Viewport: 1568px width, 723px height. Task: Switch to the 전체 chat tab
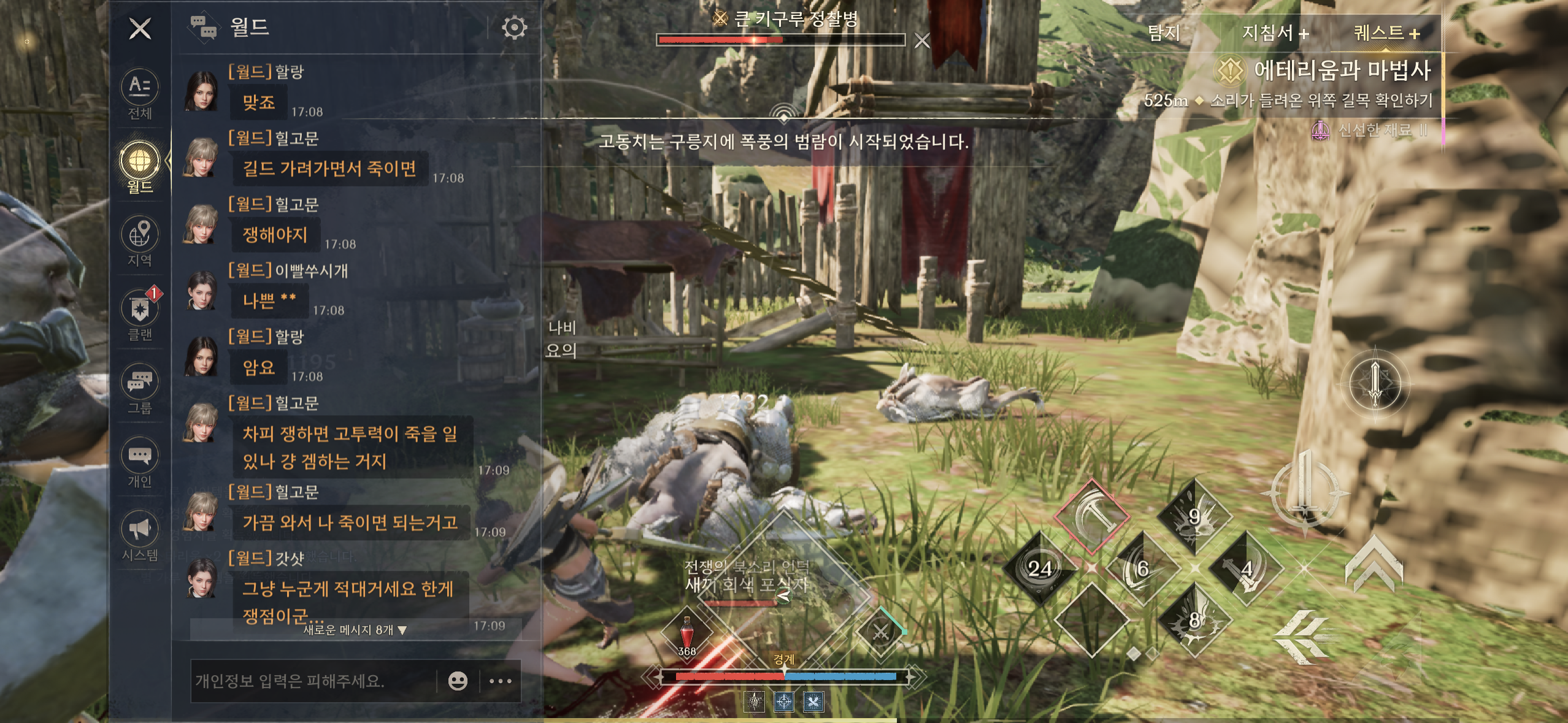click(140, 94)
